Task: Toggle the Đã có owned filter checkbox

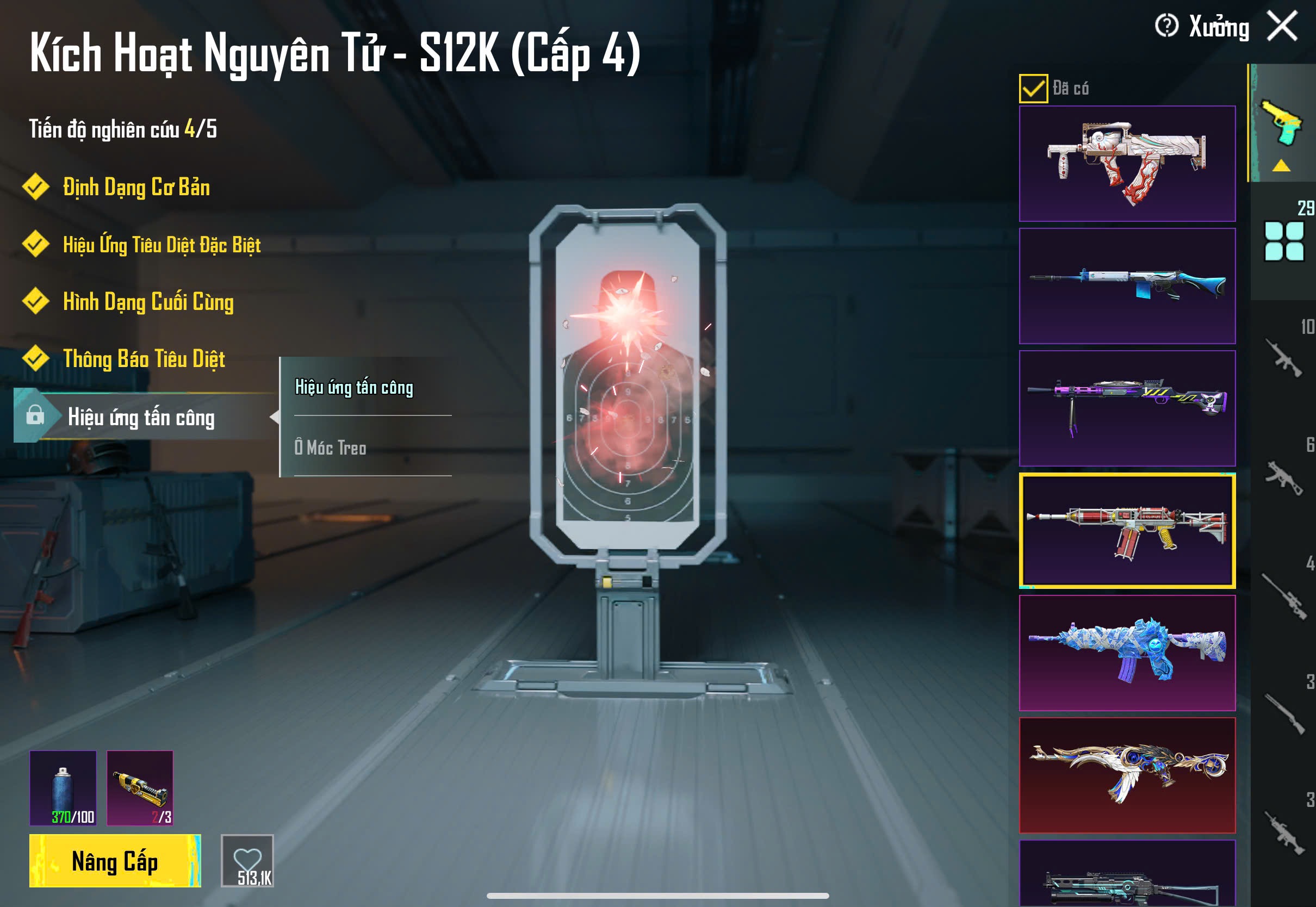Action: (x=1033, y=89)
